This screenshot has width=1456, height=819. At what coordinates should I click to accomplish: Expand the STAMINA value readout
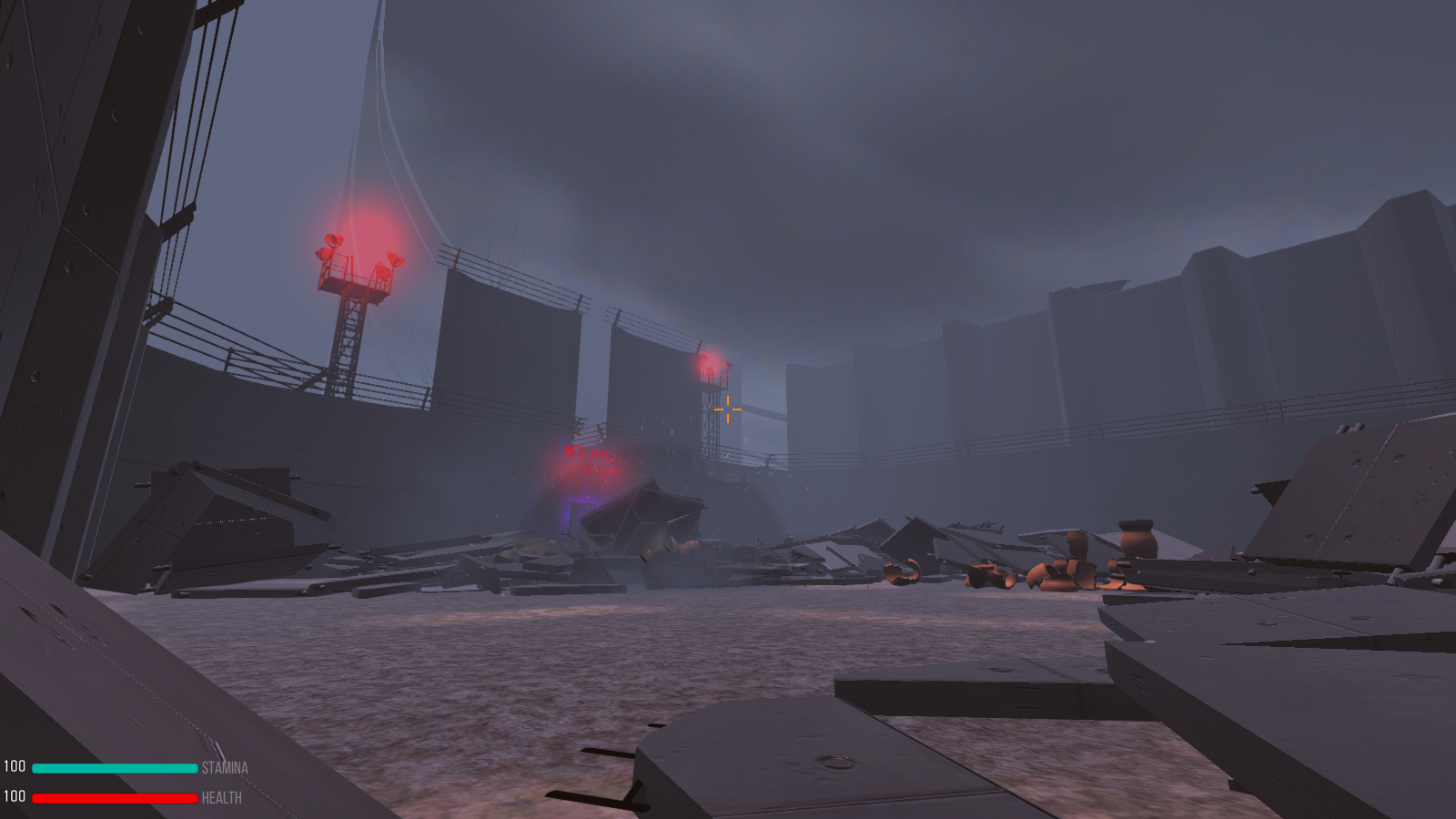click(13, 768)
